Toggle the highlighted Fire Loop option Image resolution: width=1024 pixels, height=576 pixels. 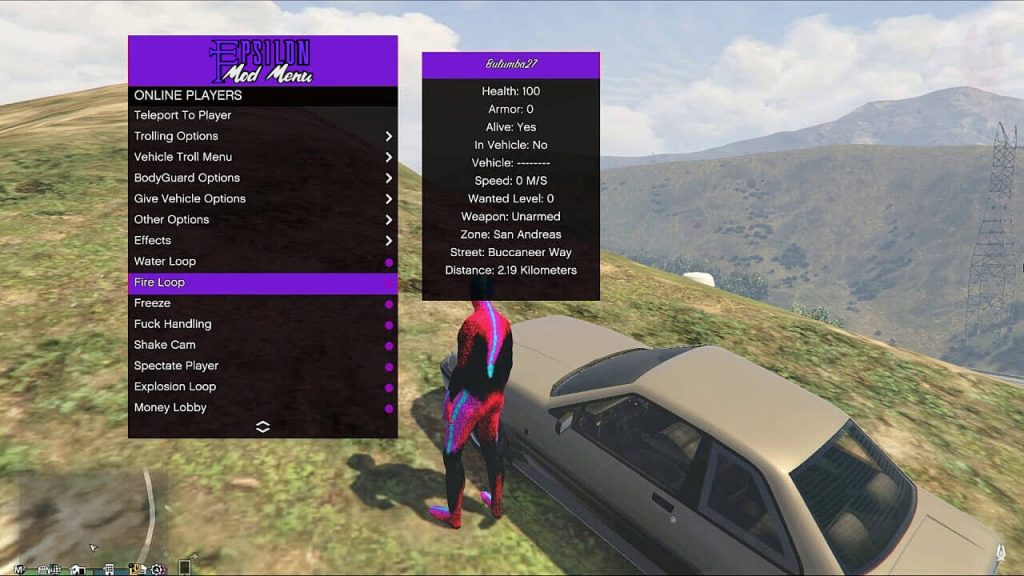(160, 283)
